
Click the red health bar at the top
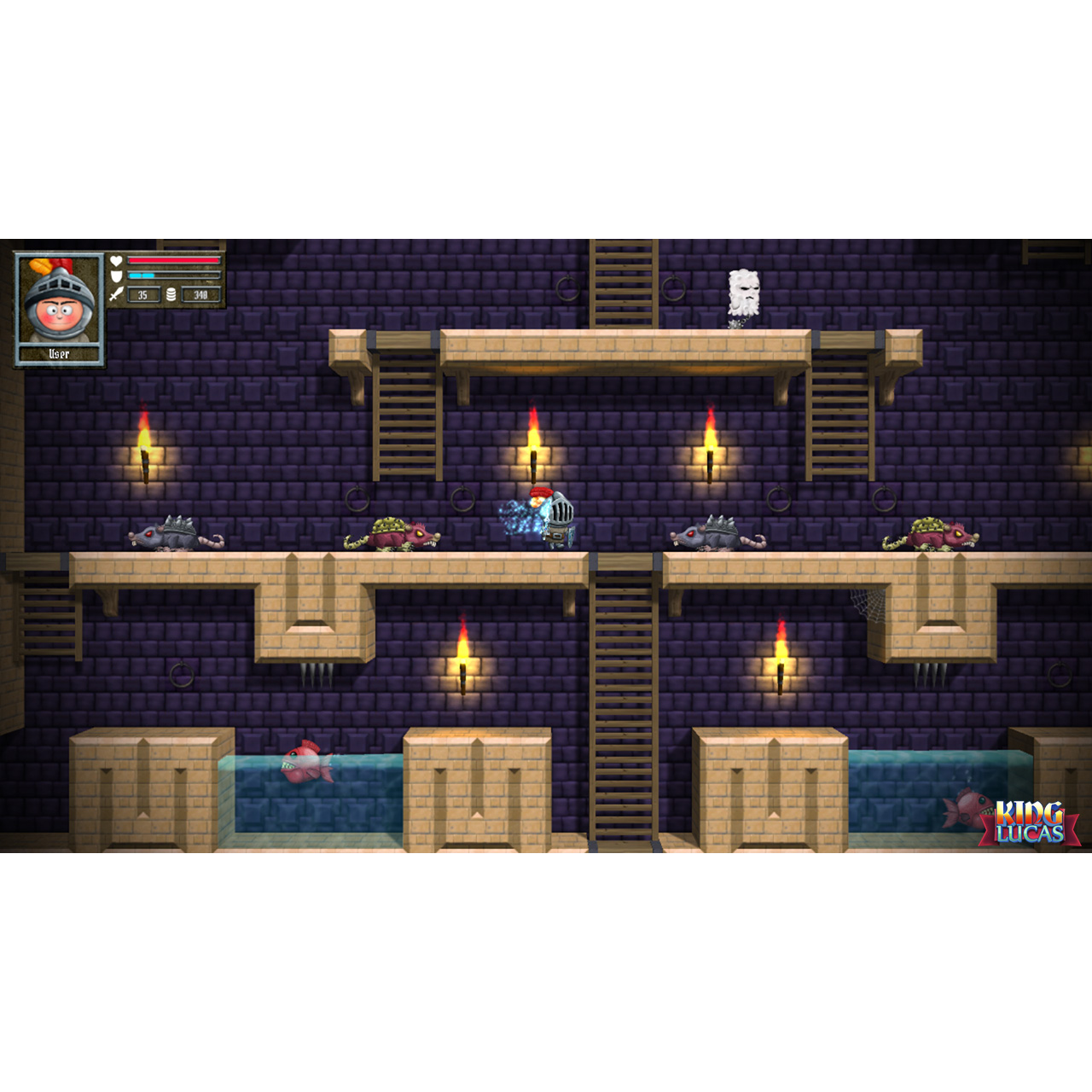click(x=173, y=260)
